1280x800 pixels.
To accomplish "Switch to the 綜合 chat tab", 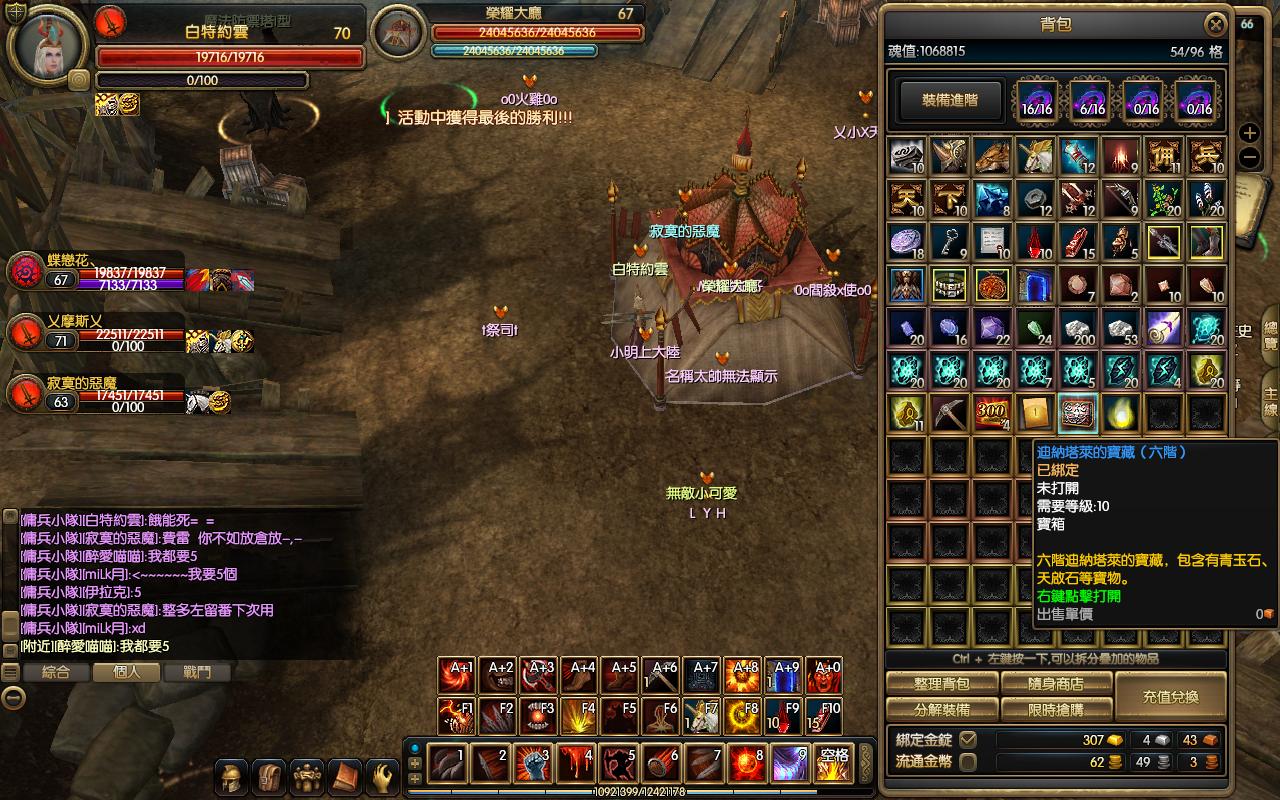I will click(x=56, y=673).
